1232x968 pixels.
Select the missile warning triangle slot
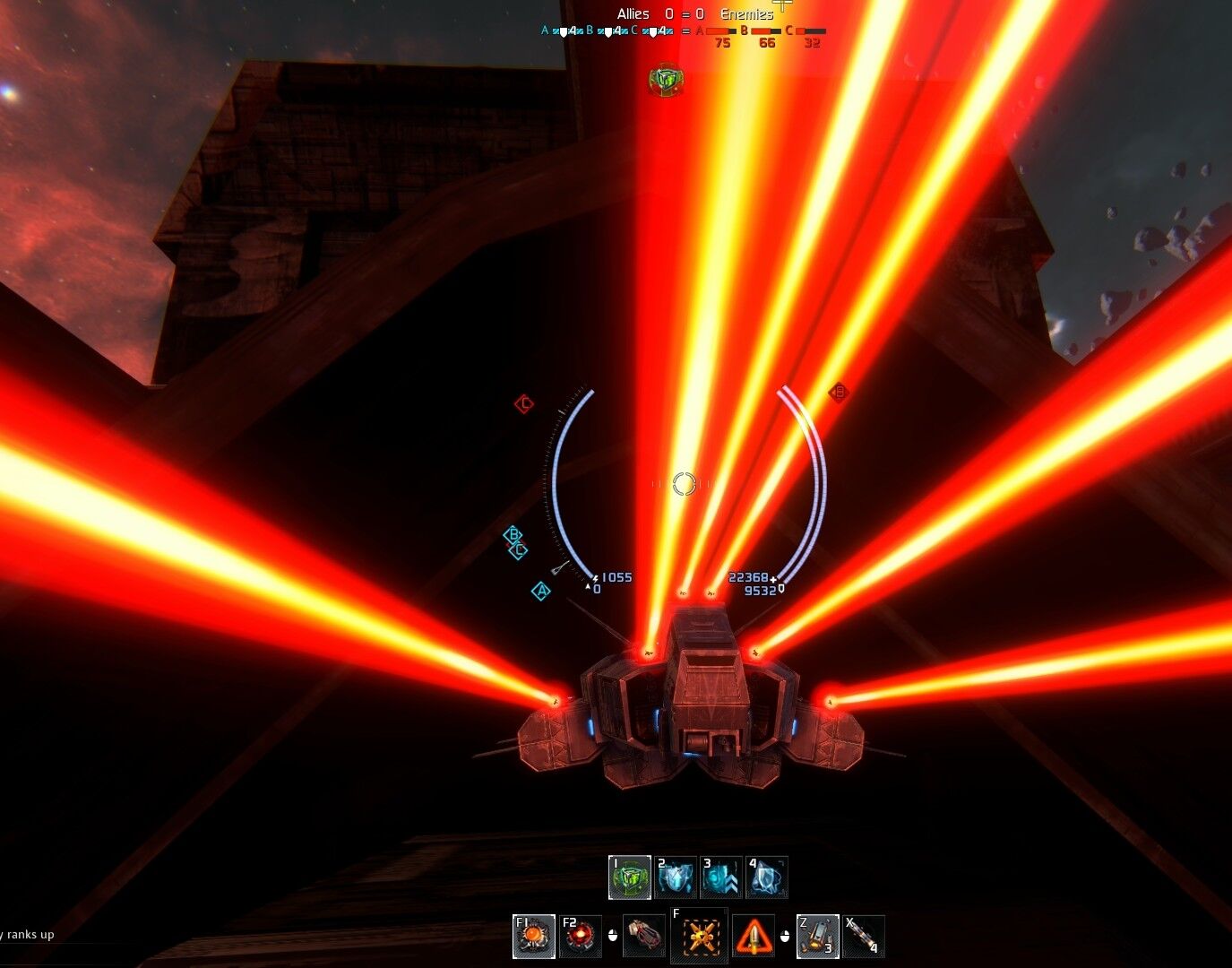point(754,936)
